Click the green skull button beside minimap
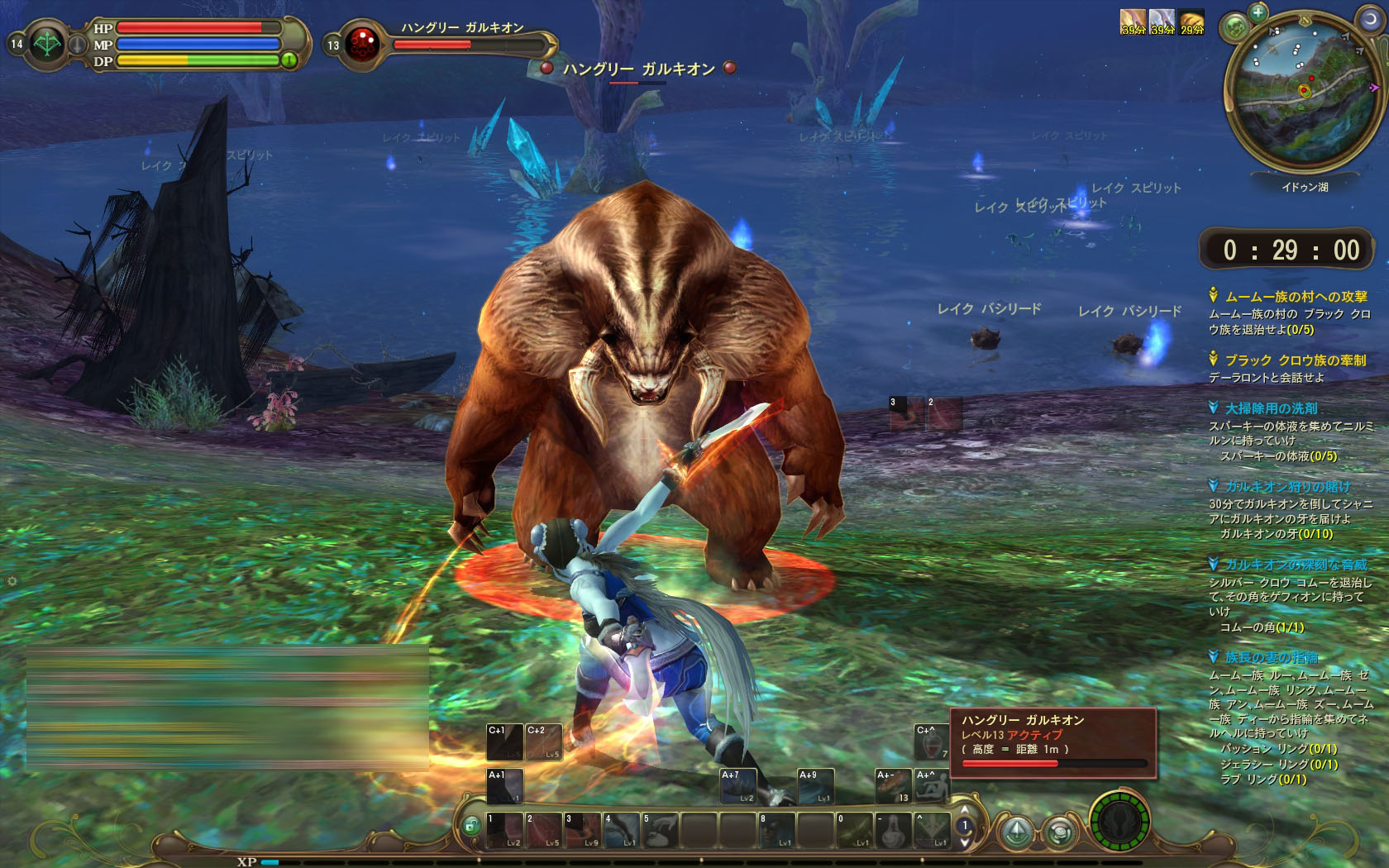 click(x=1235, y=26)
